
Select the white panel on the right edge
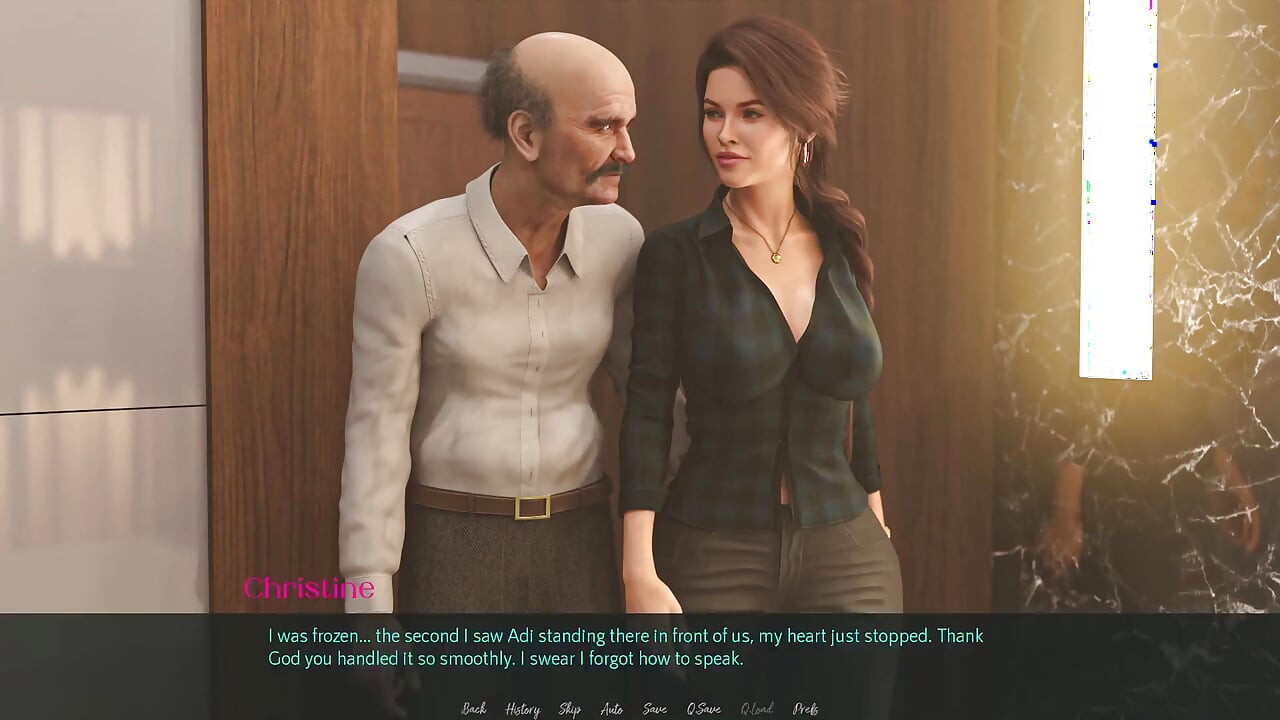click(x=1115, y=190)
